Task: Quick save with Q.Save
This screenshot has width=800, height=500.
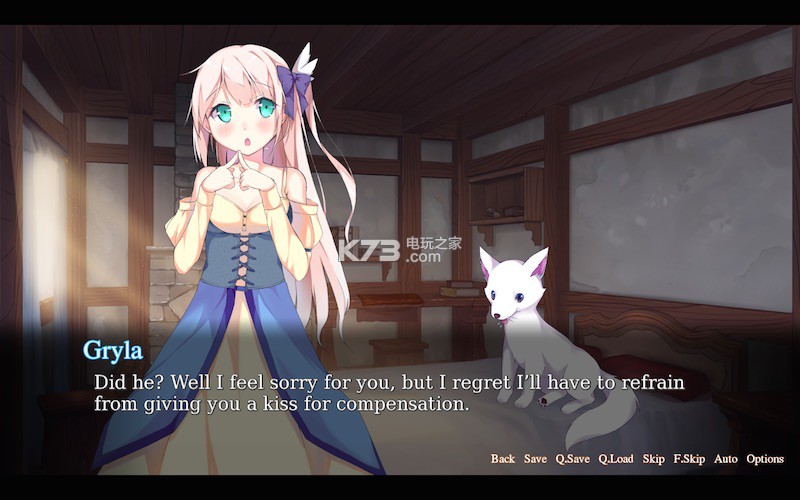Action: (x=573, y=459)
